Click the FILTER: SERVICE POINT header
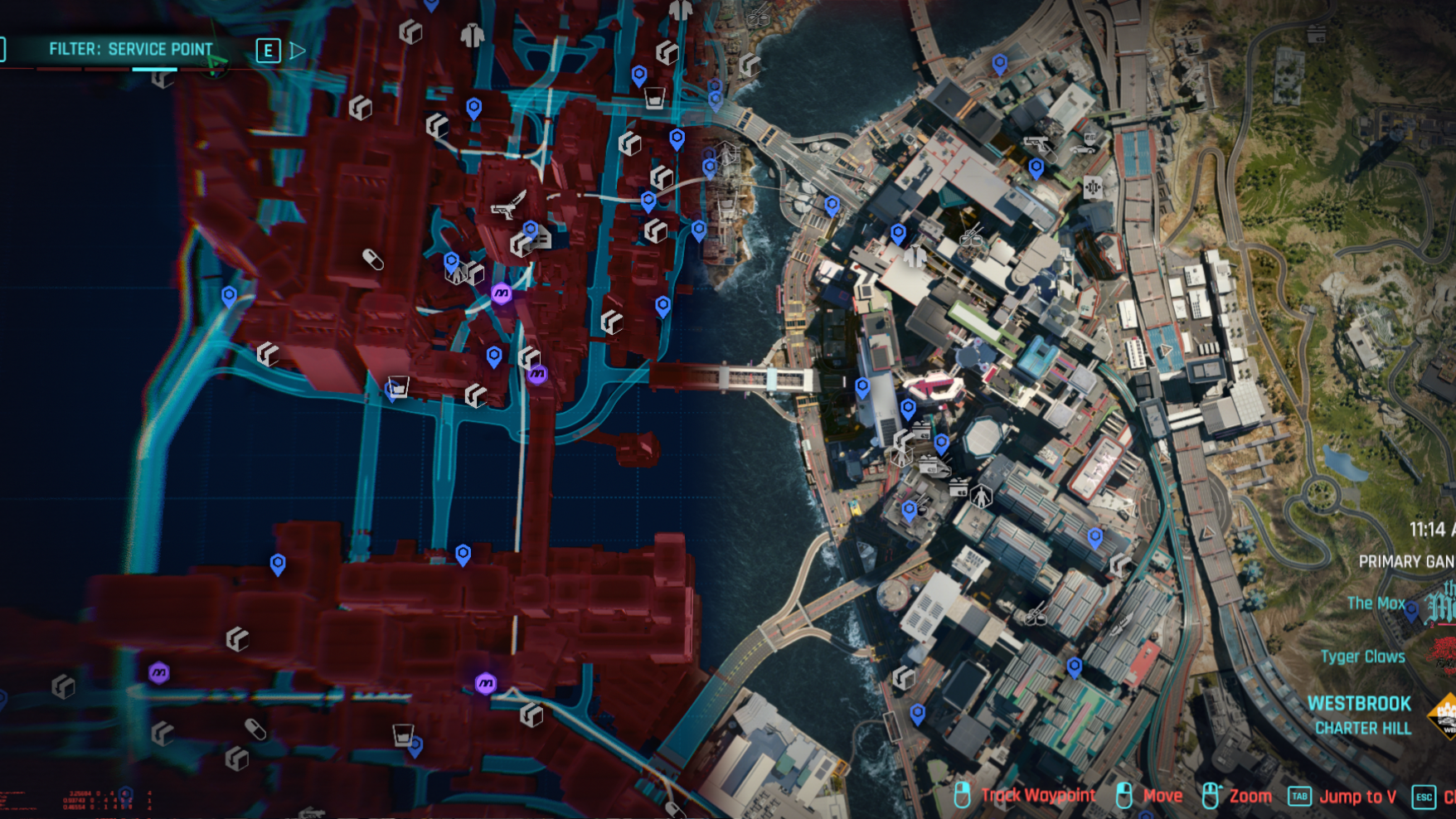This screenshot has height=819, width=1456. click(129, 49)
